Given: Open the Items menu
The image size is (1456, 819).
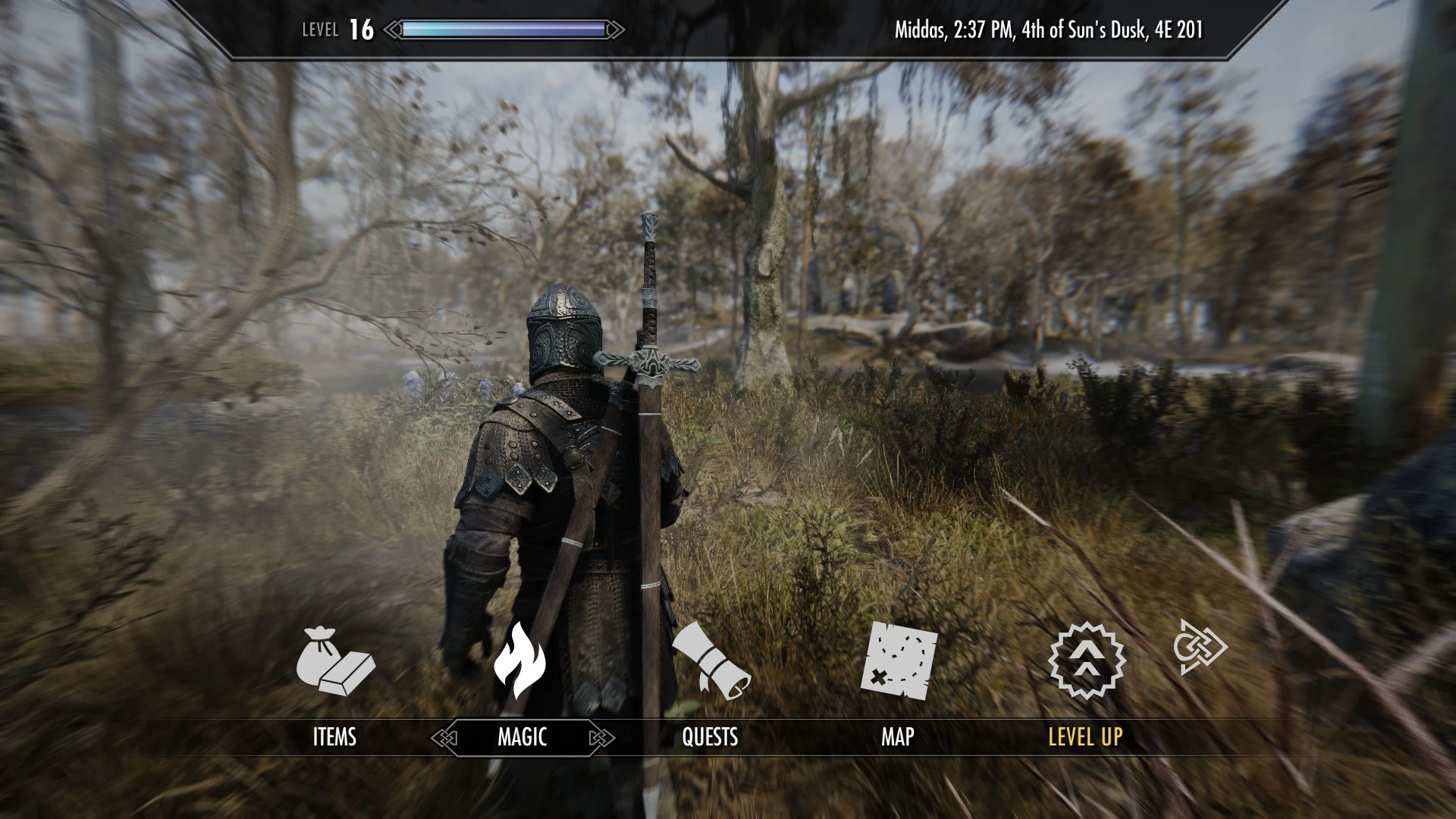Looking at the screenshot, I should click(x=334, y=736).
